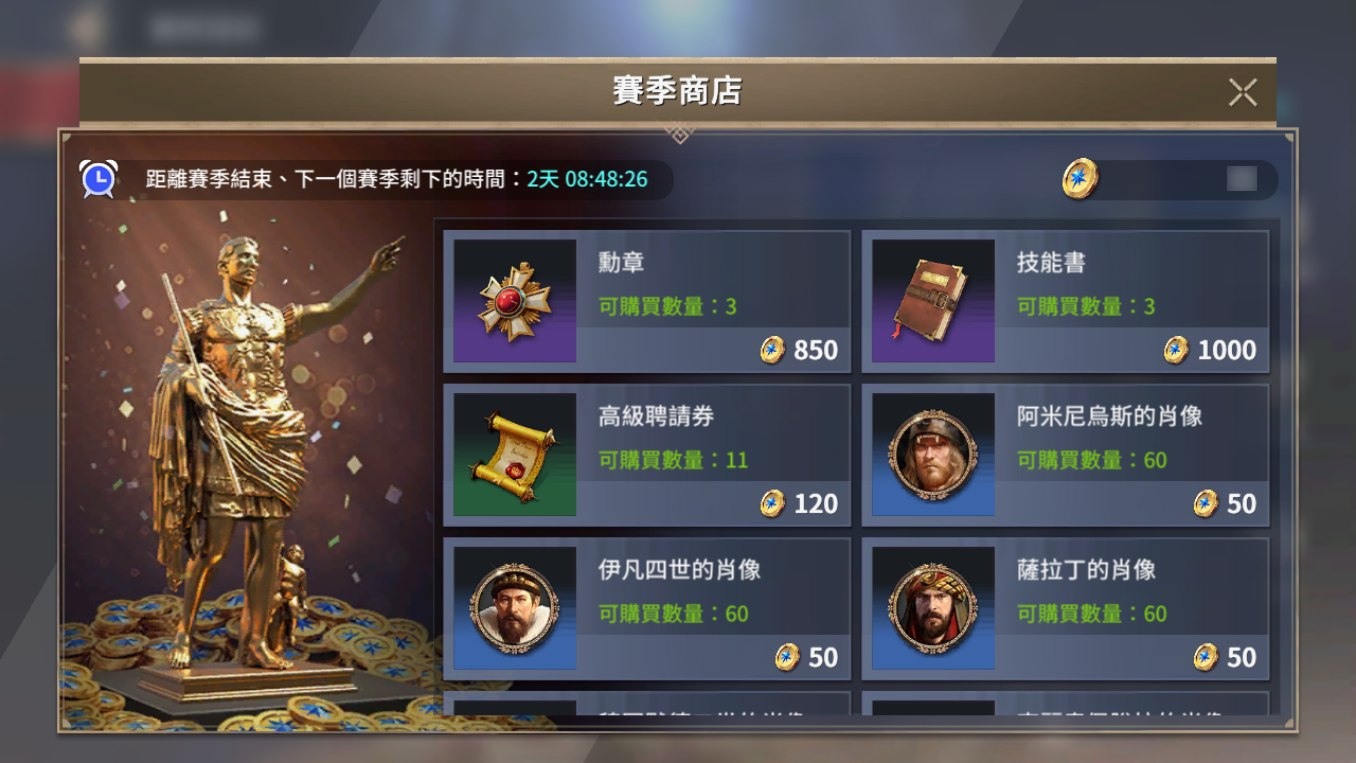Purchase the 薩拉丁 portrait for 50
Screen dimensions: 1356x763
pos(1066,606)
